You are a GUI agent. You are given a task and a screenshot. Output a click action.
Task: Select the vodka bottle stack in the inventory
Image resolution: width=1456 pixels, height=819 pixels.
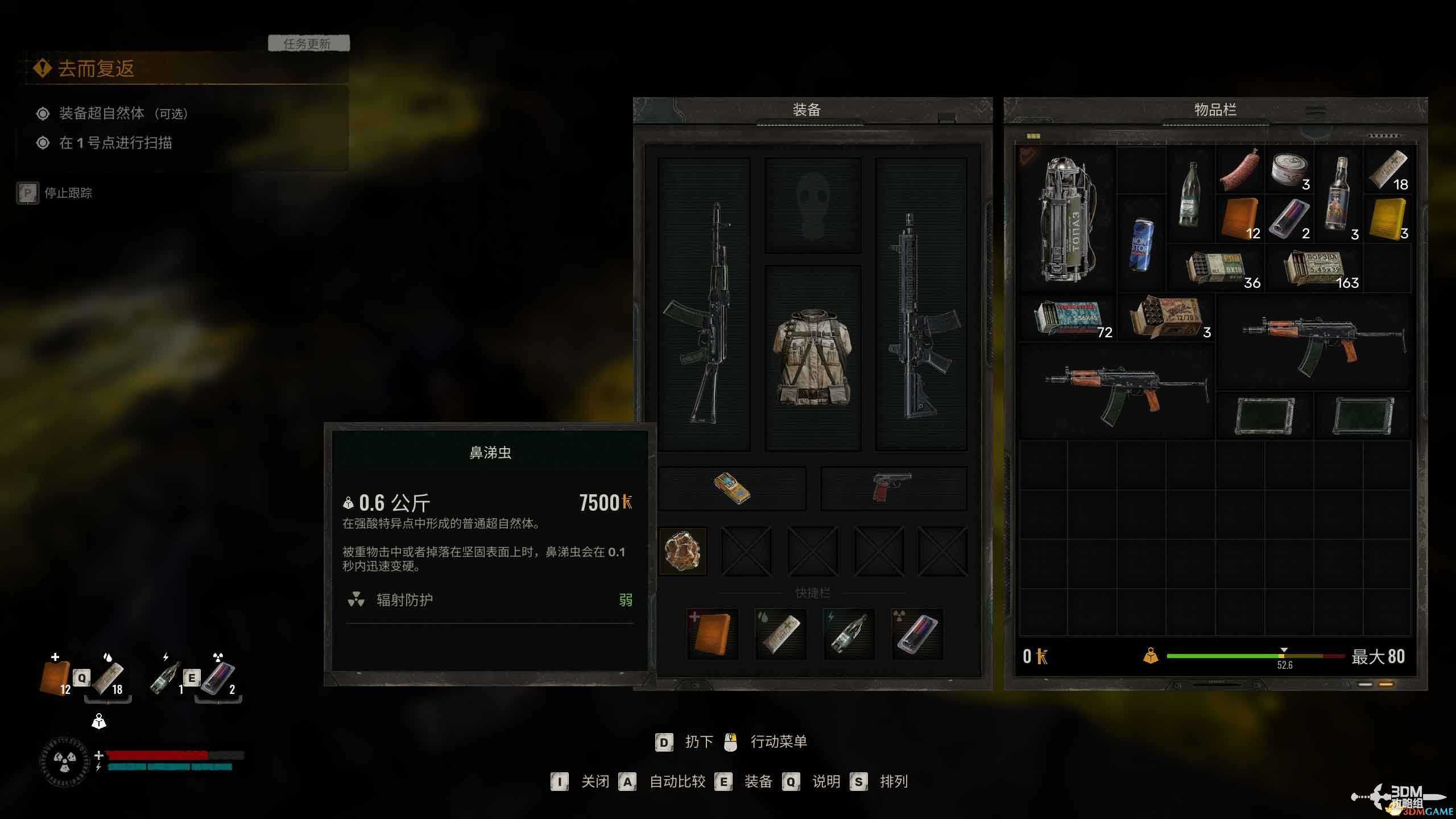pos(1339,195)
